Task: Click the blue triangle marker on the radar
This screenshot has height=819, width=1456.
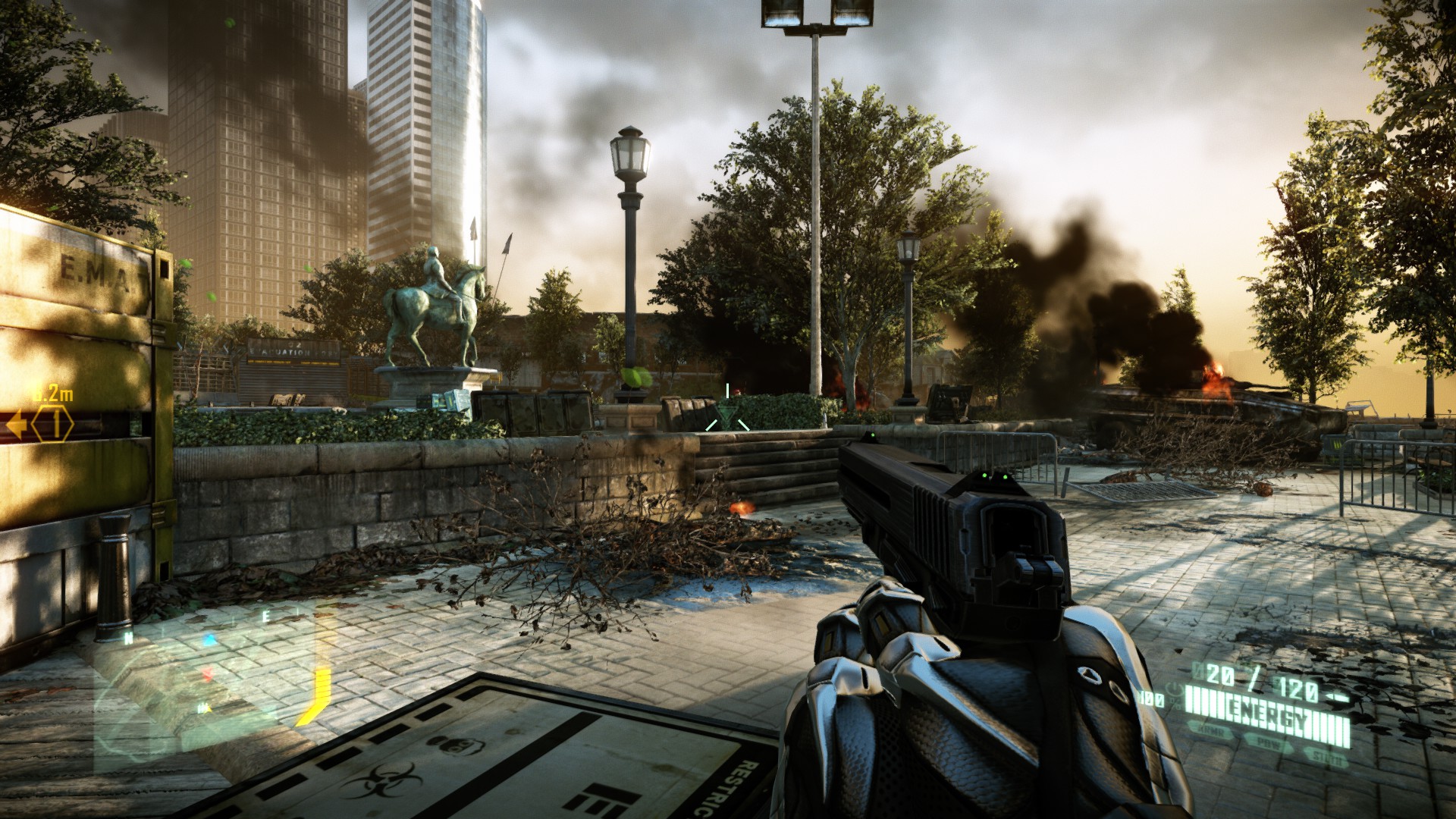Action: point(210,640)
